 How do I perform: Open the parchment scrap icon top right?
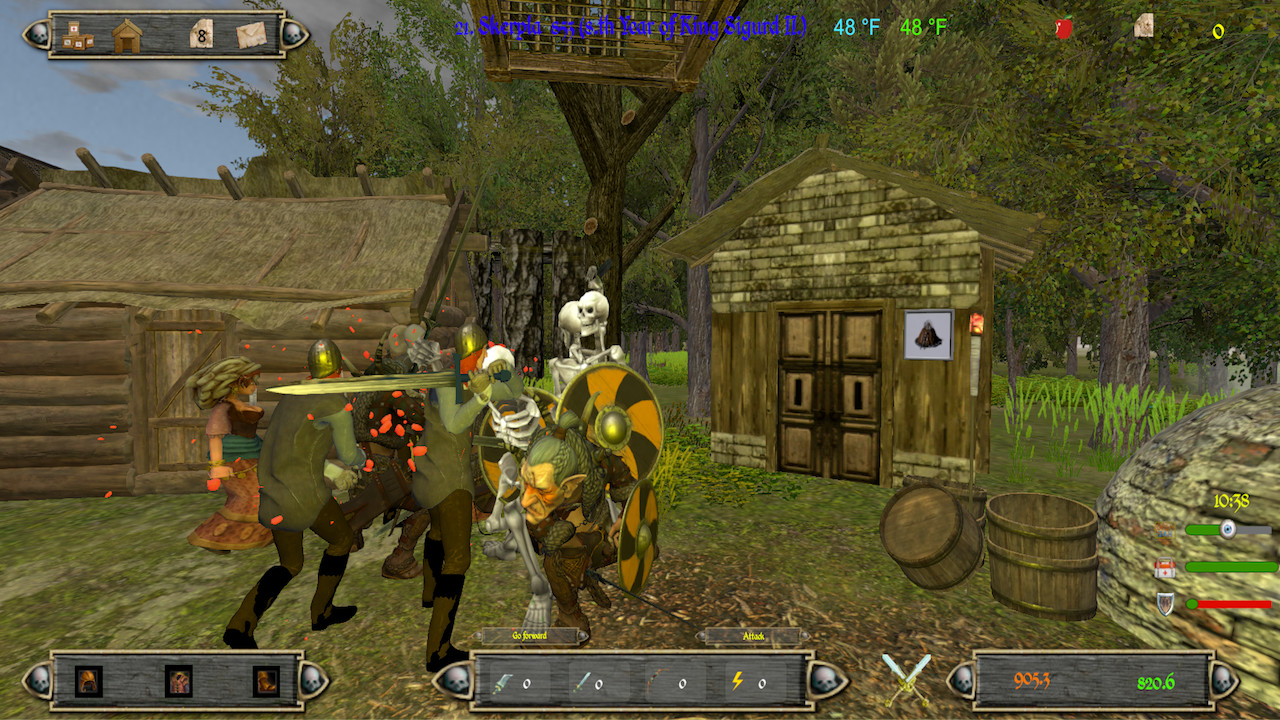1145,24
